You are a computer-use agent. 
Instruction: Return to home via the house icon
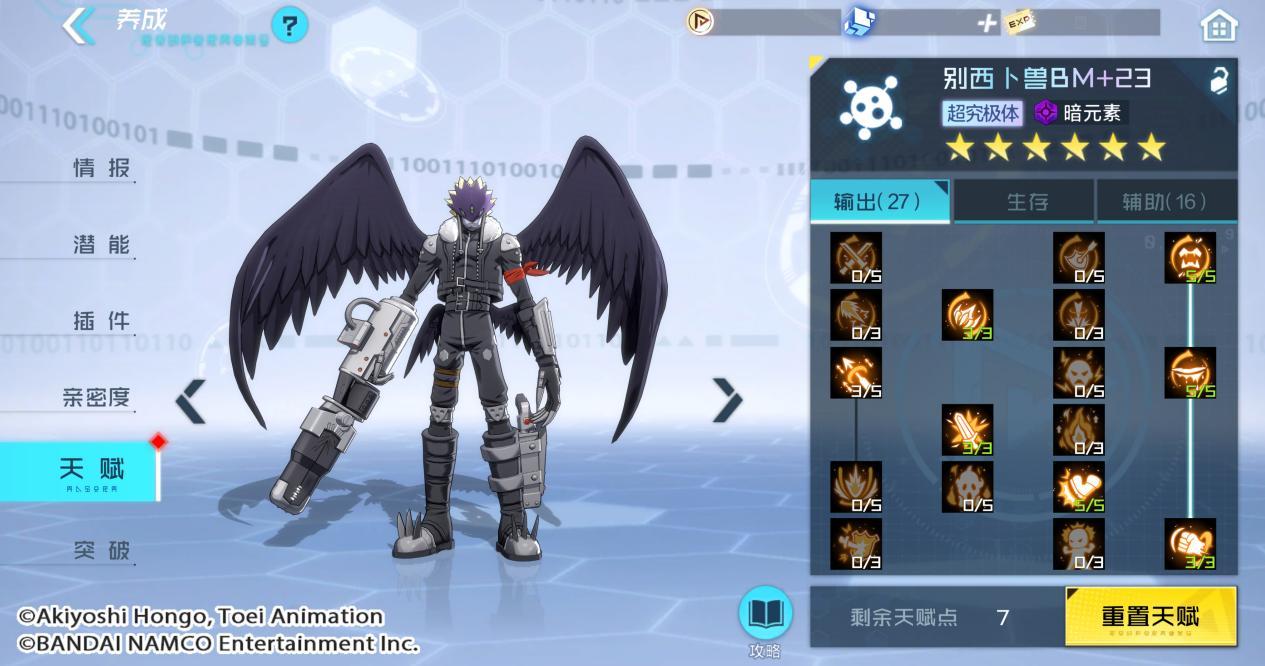[1219, 26]
